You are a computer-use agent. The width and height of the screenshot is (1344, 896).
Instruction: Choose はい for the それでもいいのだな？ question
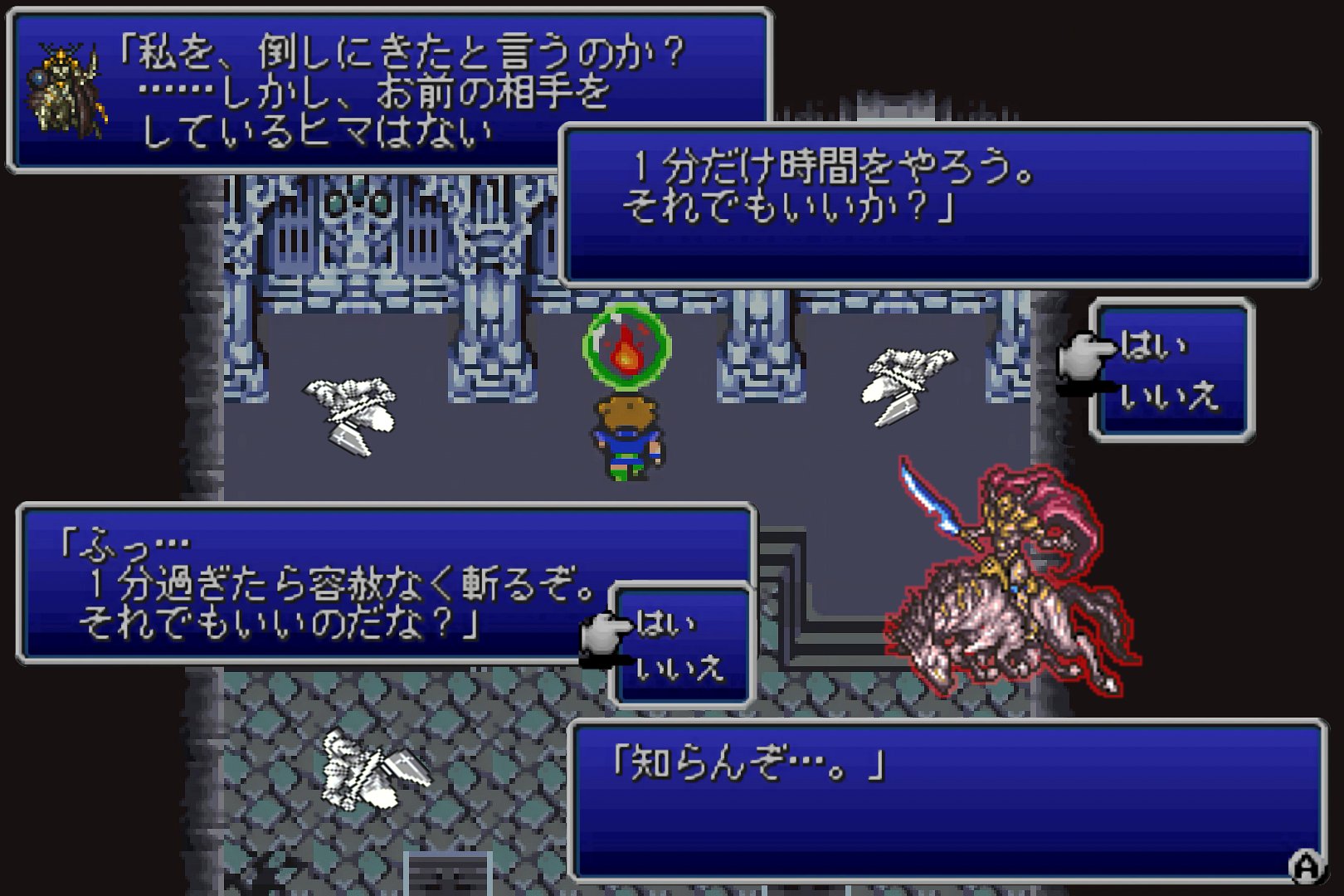point(665,623)
